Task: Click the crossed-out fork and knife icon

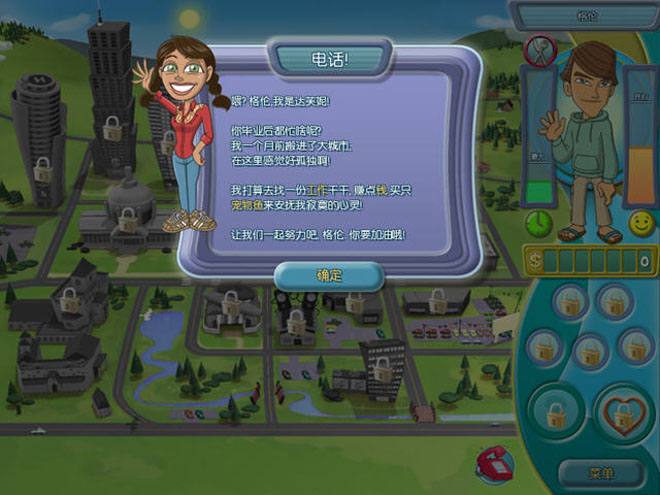Action: pyautogui.click(x=540, y=48)
